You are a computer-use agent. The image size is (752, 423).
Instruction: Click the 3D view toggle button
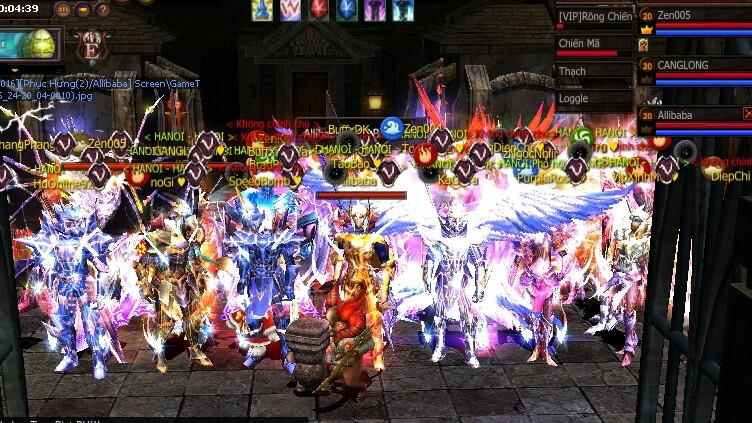[63, 10]
